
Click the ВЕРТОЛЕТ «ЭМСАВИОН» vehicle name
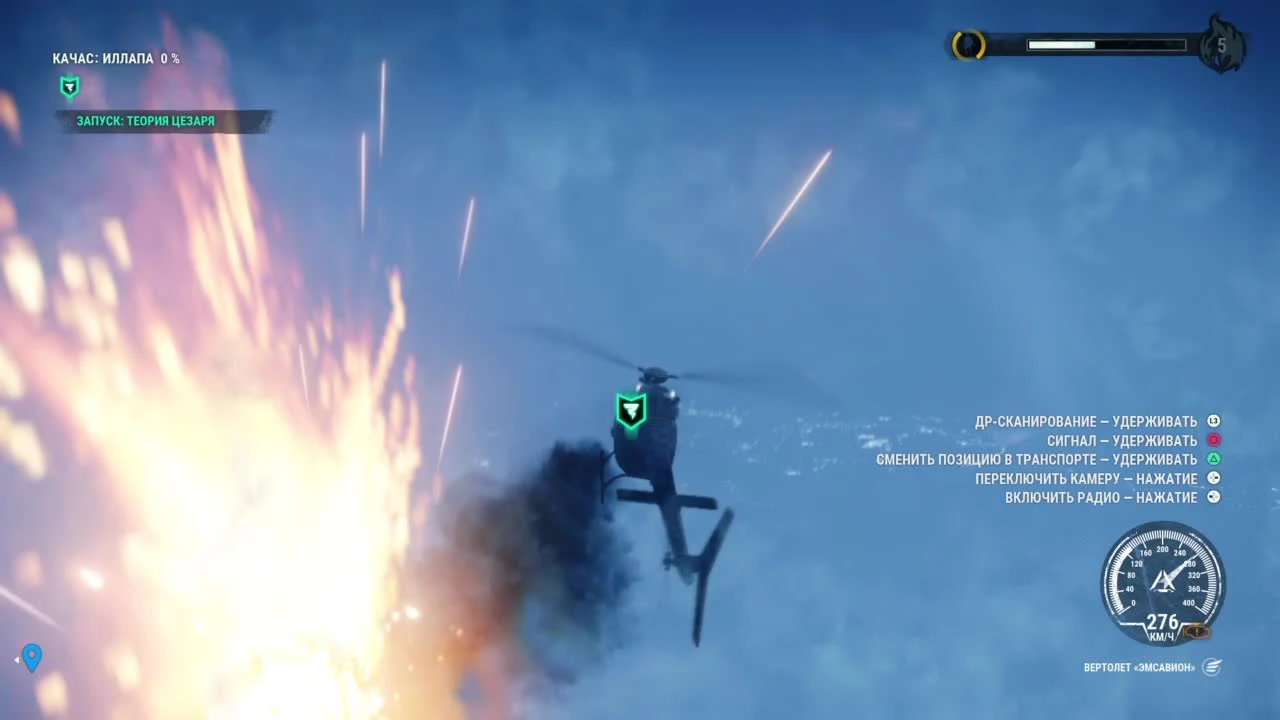(x=1138, y=667)
